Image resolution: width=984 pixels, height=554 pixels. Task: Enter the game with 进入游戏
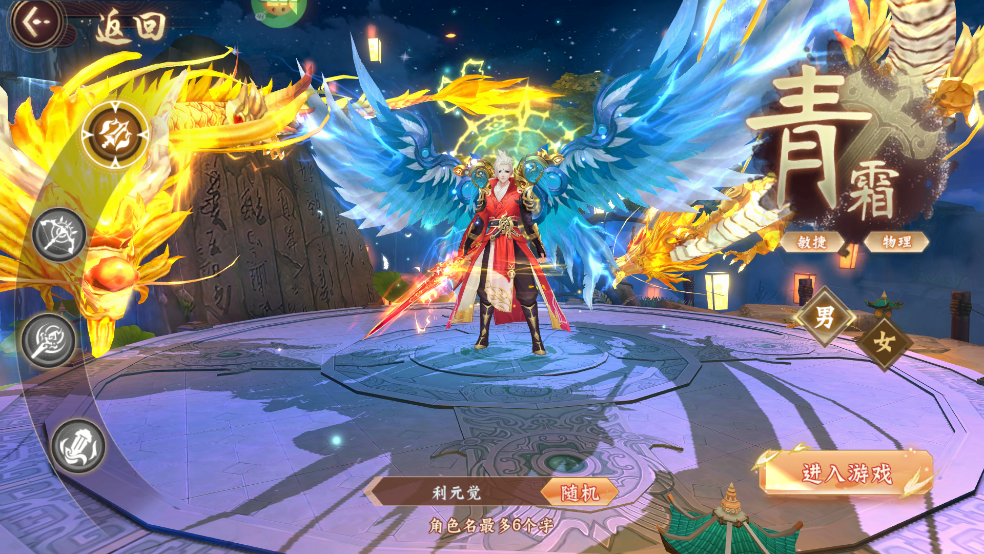coord(846,473)
